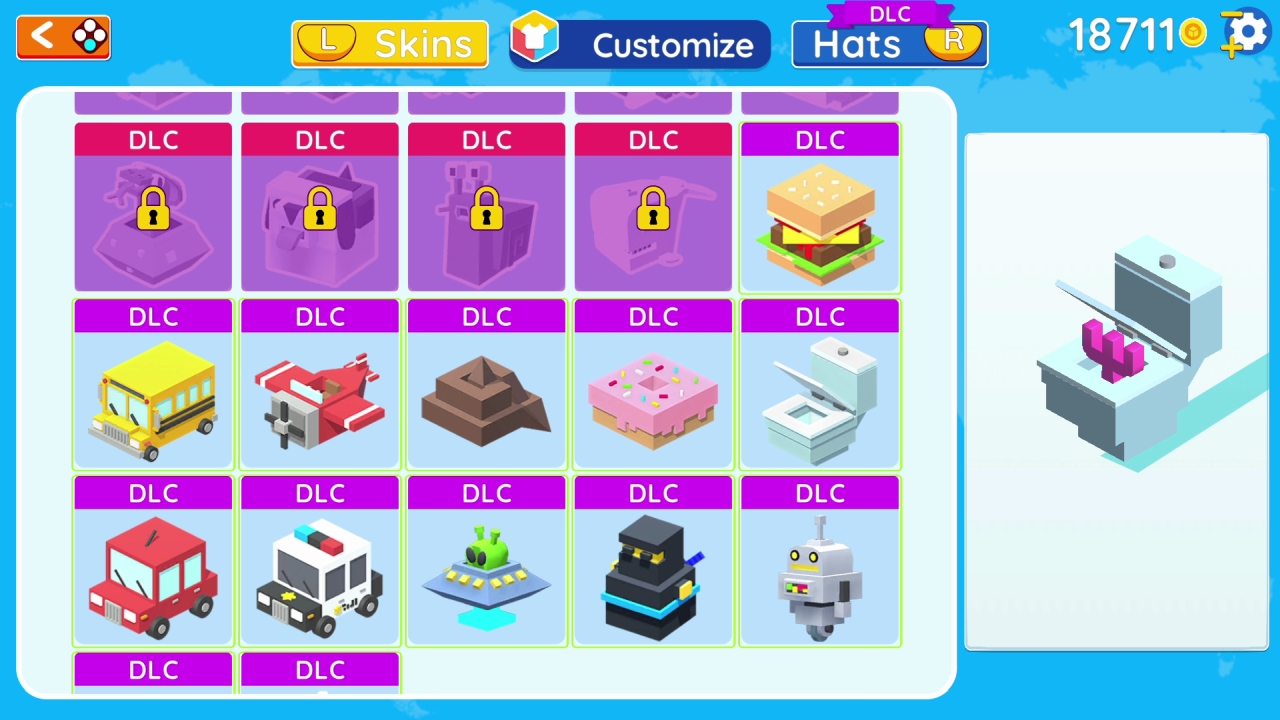Switch to the Skins tab
Viewport: 1280px width, 720px height.
click(x=389, y=43)
